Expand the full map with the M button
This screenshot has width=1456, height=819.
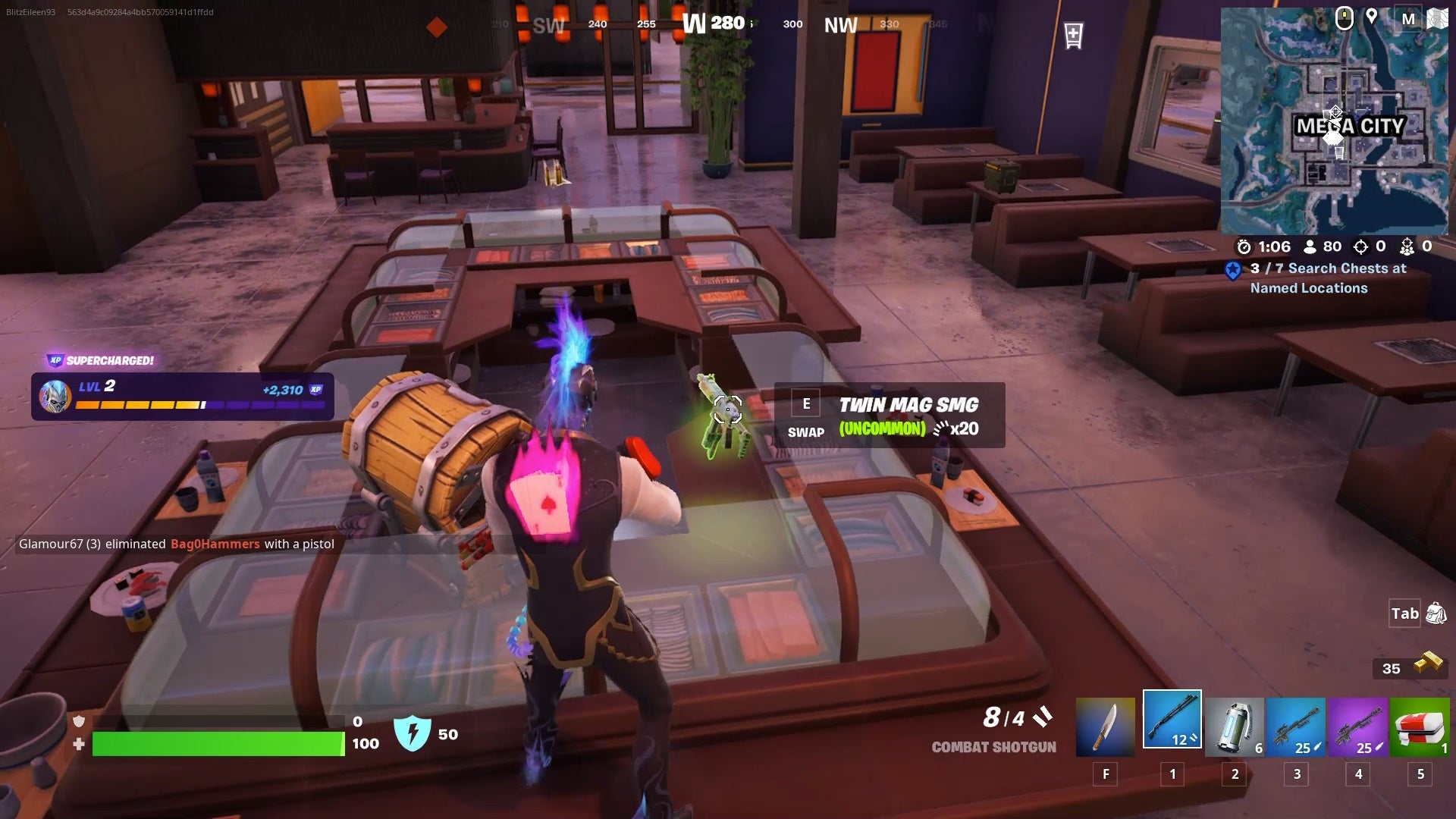coord(1408,19)
